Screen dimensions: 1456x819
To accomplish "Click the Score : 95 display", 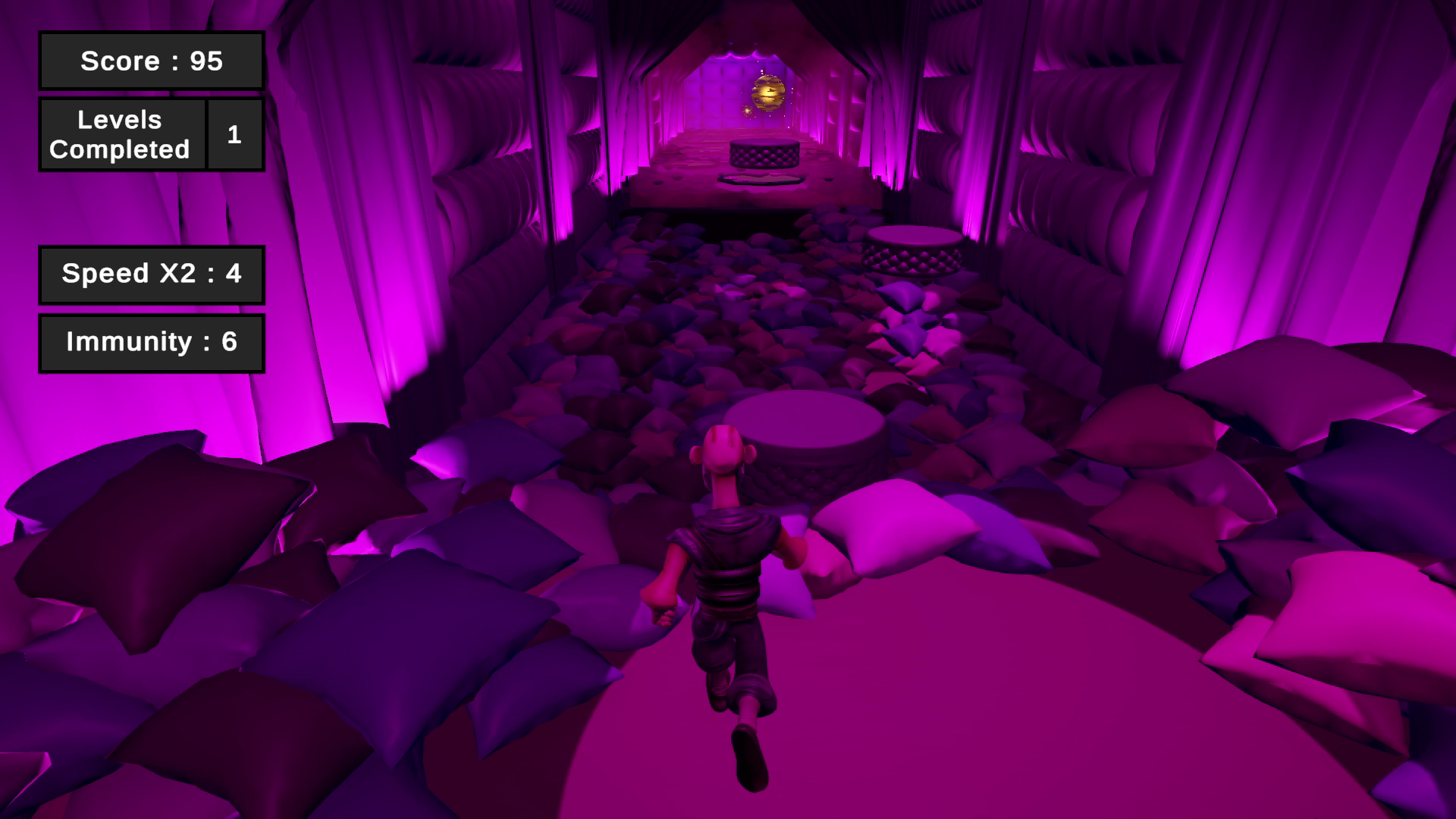I will tap(150, 61).
